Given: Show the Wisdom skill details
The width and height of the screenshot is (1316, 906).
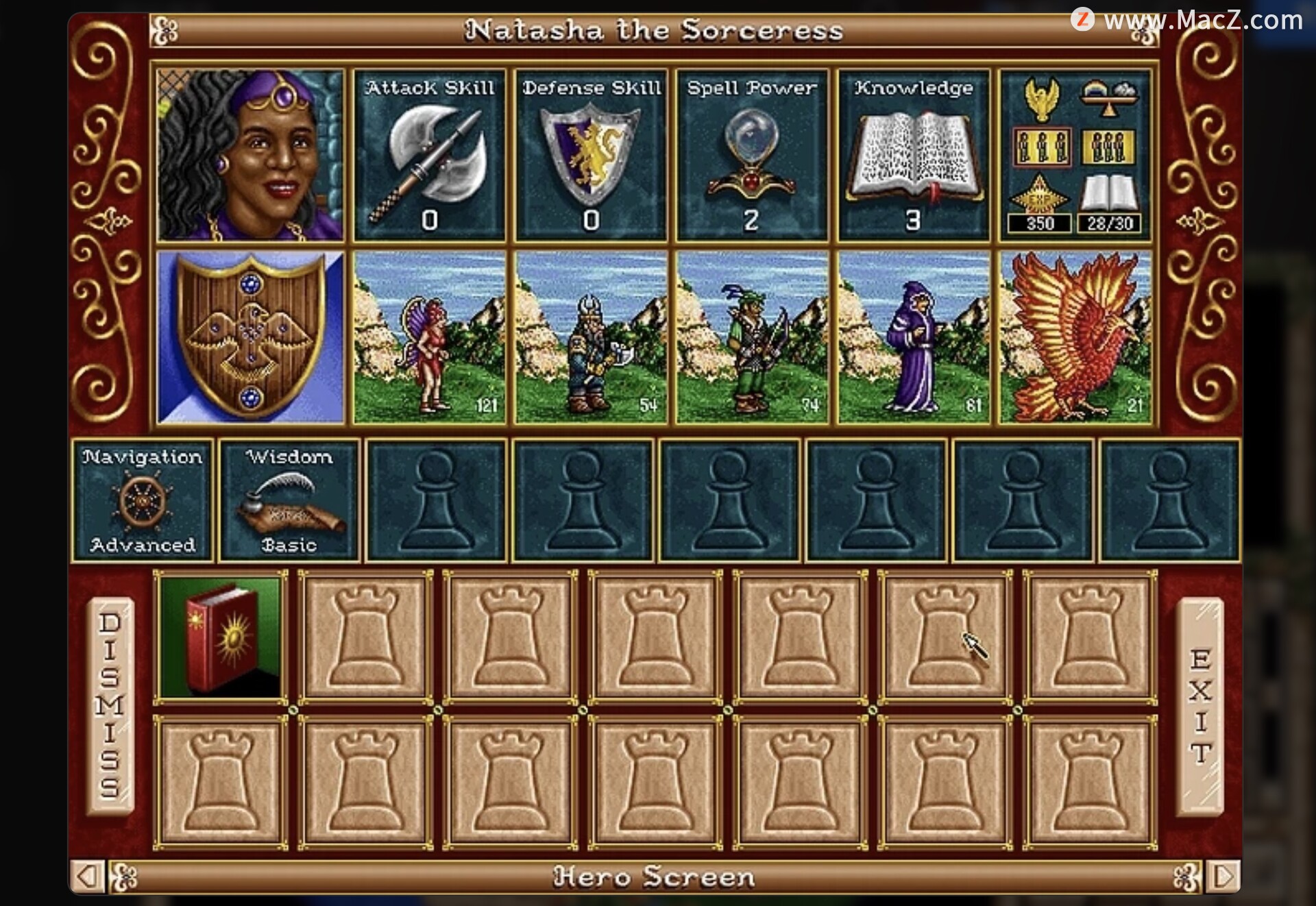Looking at the screenshot, I should (x=289, y=500).
